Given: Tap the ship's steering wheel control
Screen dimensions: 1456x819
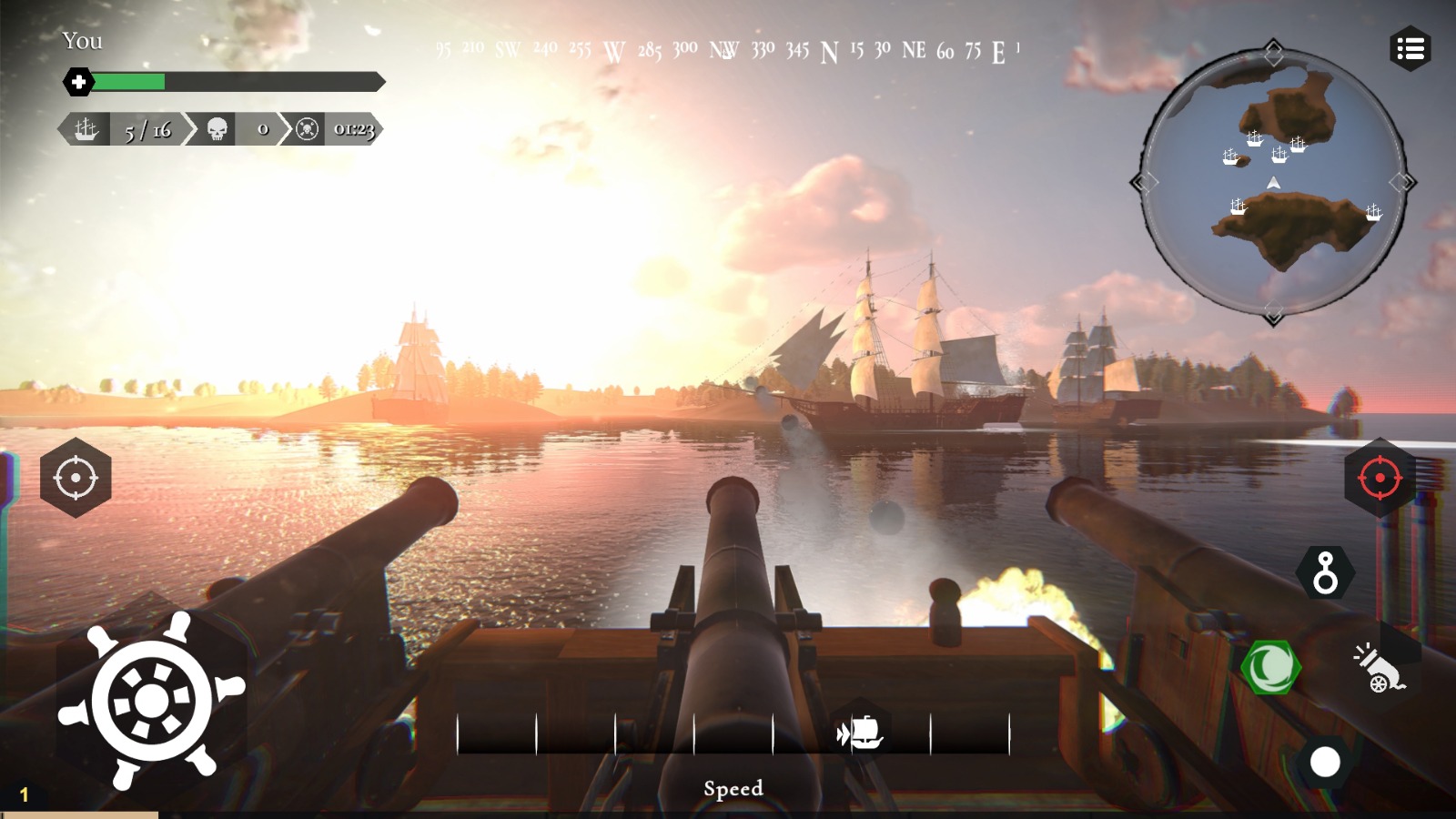Looking at the screenshot, I should (152, 701).
